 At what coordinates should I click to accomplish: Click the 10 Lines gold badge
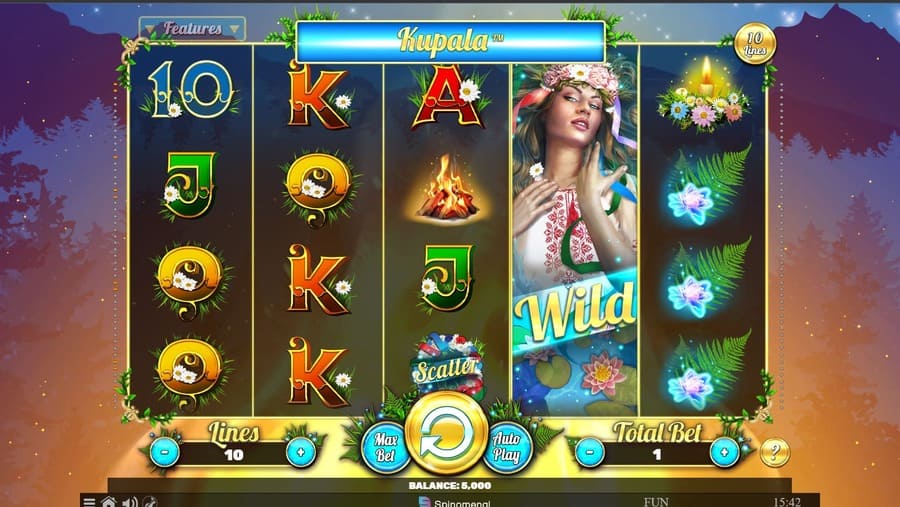point(754,44)
